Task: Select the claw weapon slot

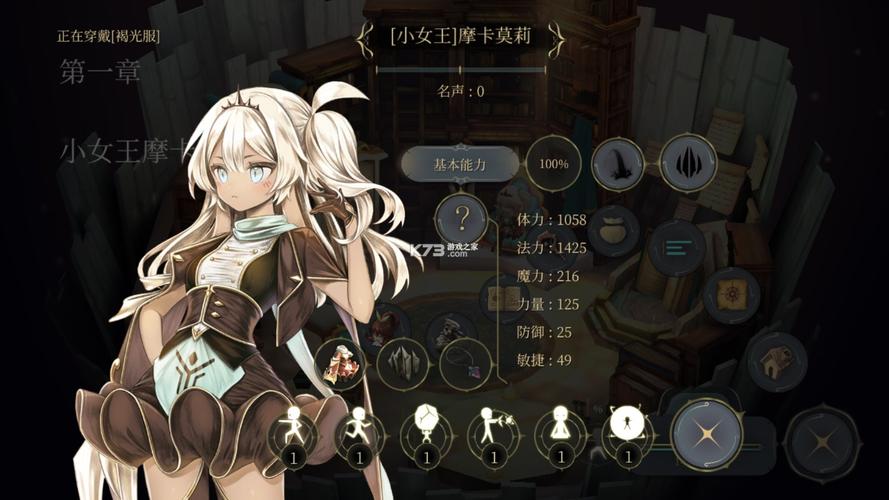Action: tap(688, 162)
